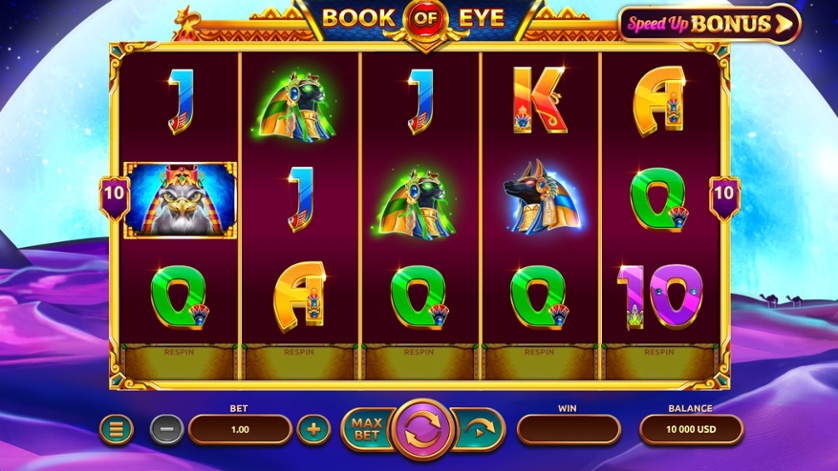This screenshot has height=471, width=838.
Task: Open the hamburger game menu
Action: pyautogui.click(x=116, y=430)
